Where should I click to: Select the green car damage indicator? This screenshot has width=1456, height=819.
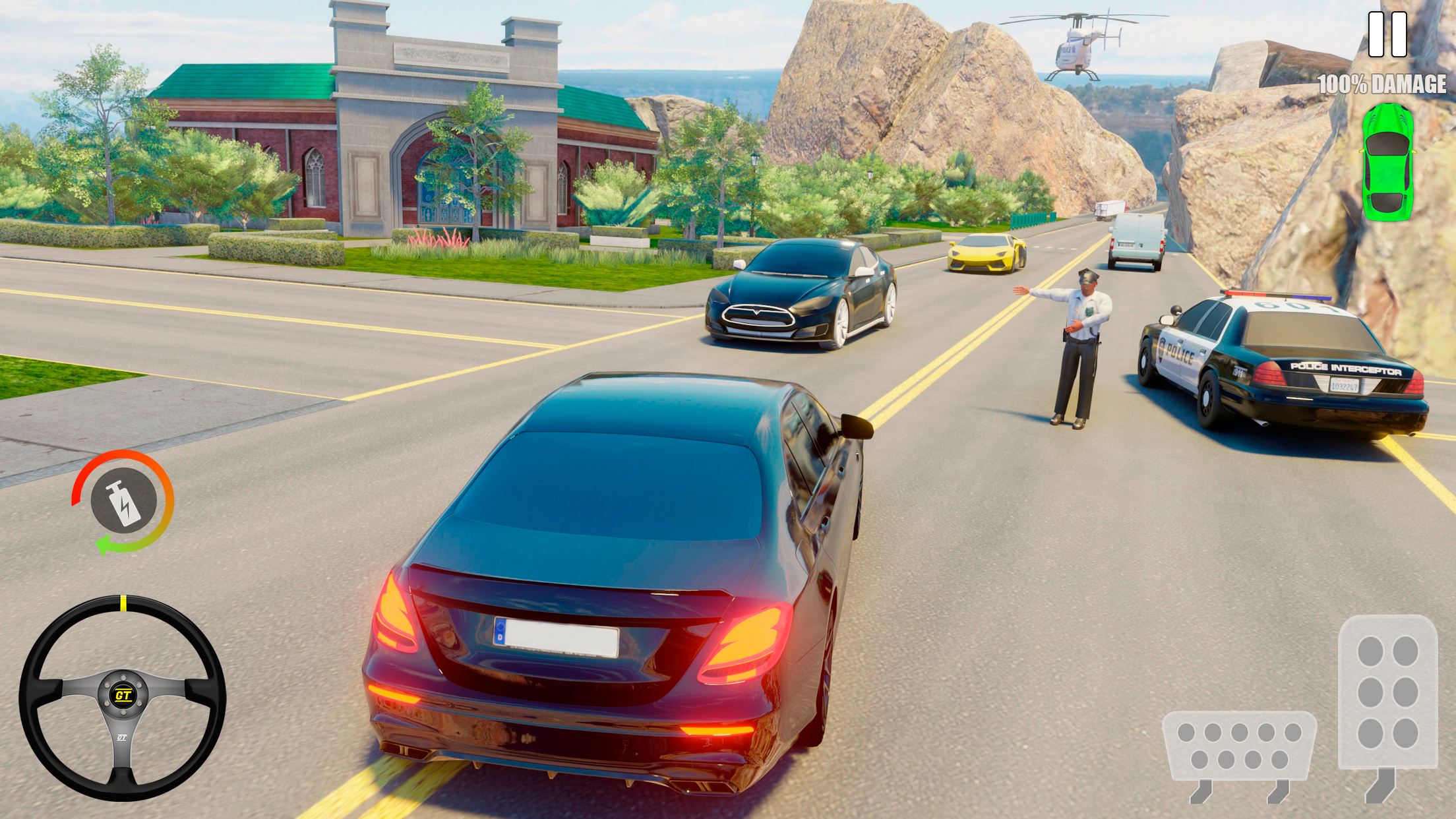pyautogui.click(x=1387, y=162)
